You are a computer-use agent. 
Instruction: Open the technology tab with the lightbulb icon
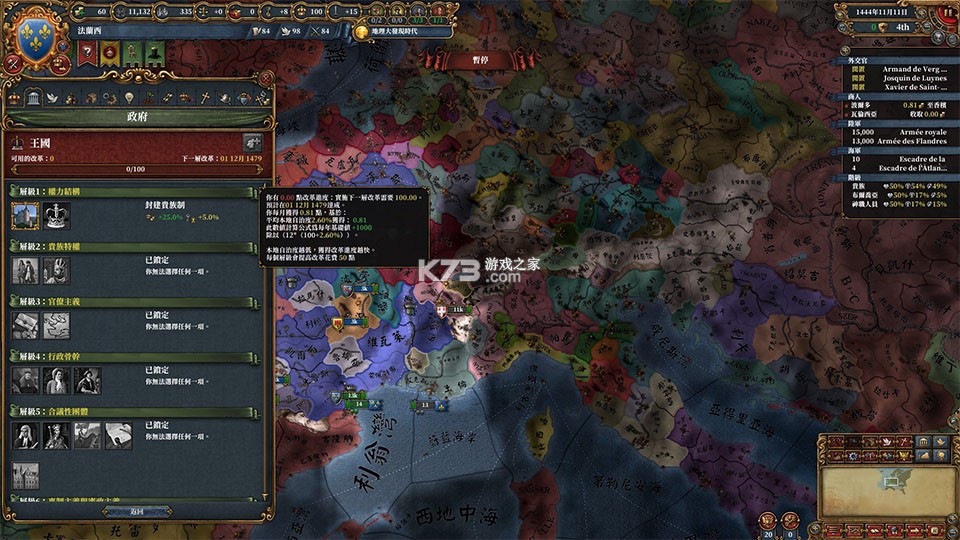(x=128, y=97)
